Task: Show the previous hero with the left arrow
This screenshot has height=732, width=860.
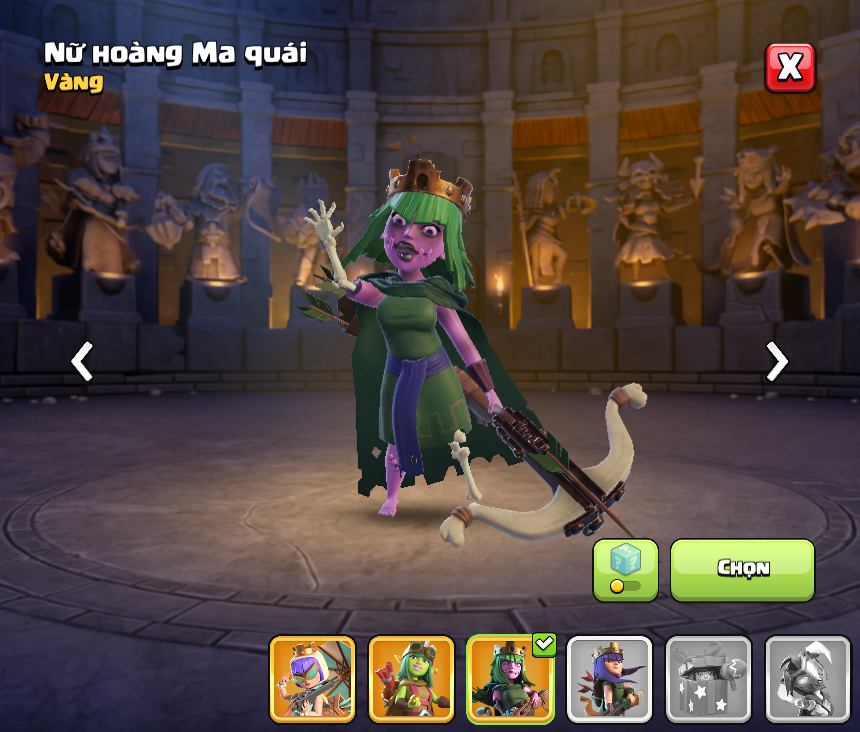Action: coord(82,361)
